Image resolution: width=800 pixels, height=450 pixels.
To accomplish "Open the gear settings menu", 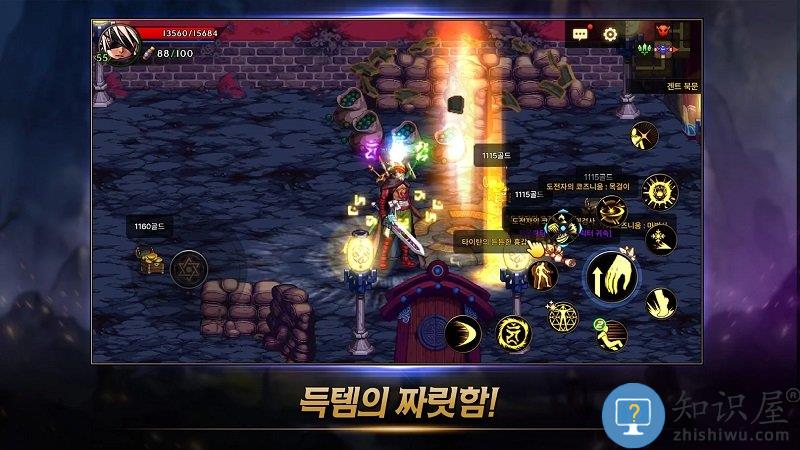I will [x=610, y=34].
